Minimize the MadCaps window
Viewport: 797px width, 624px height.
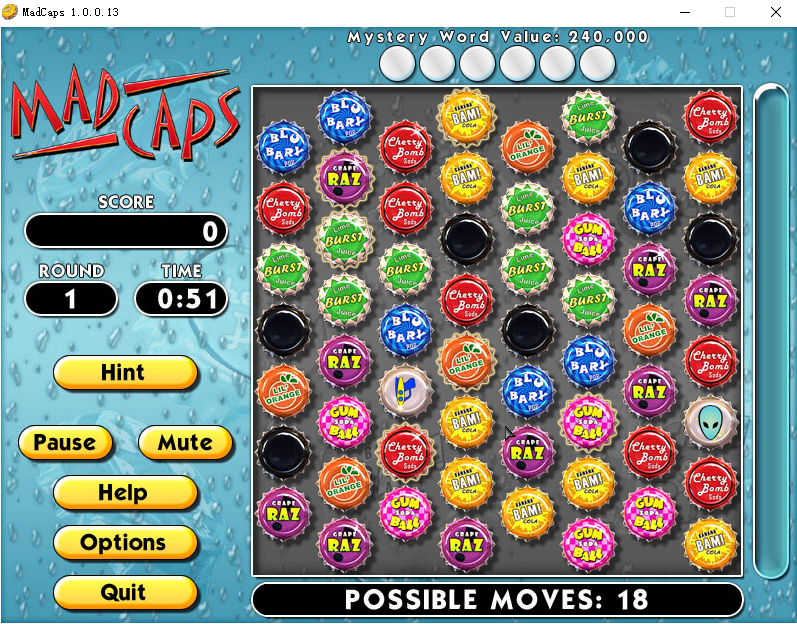[685, 12]
